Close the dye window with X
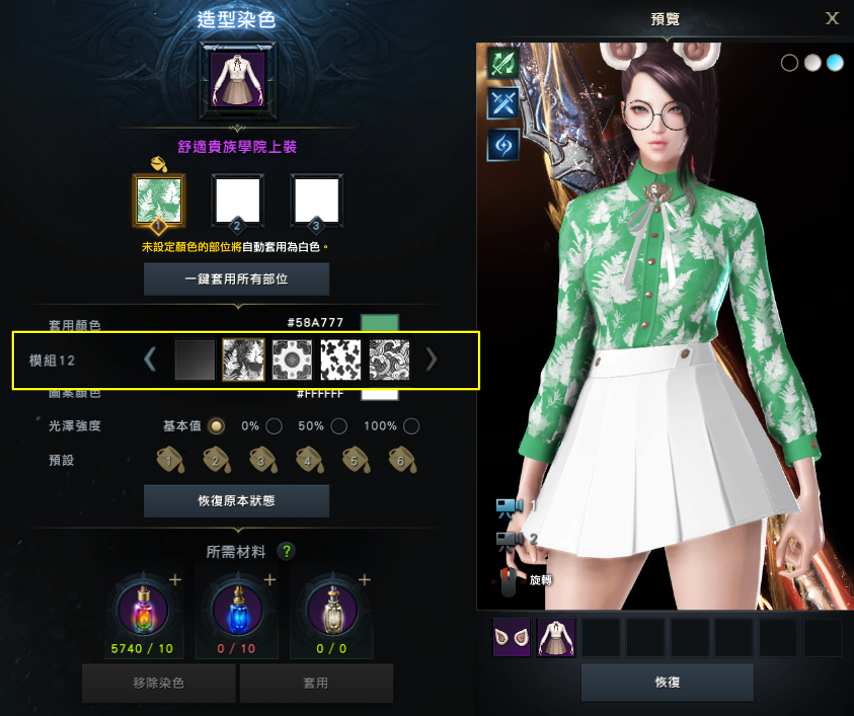This screenshot has height=716, width=854. point(832,18)
